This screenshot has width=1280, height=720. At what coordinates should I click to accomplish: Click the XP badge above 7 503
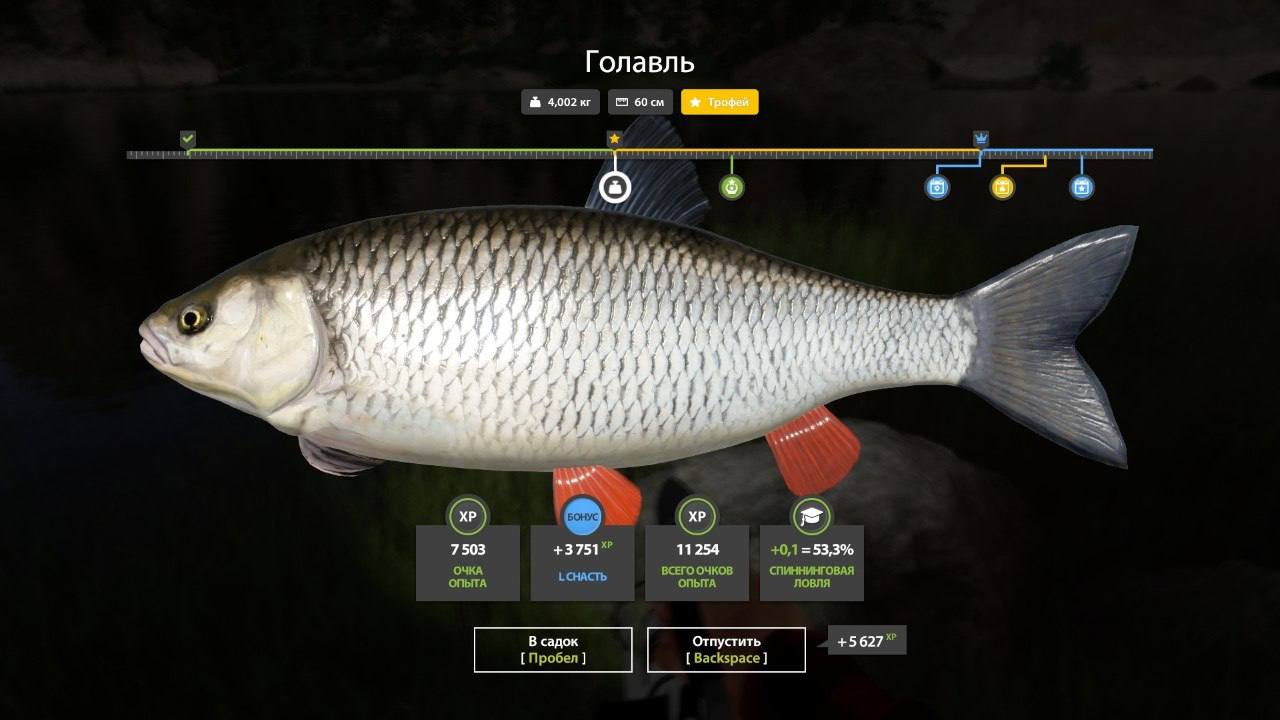click(x=467, y=516)
